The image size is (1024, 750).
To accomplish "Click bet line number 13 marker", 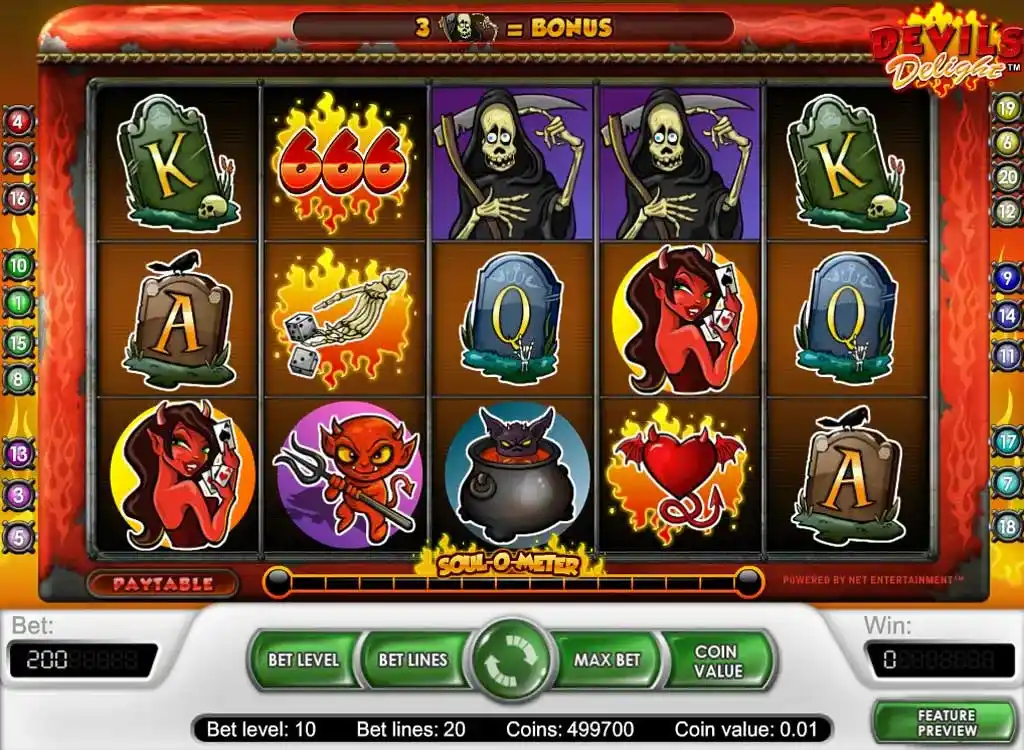I will 19,454.
